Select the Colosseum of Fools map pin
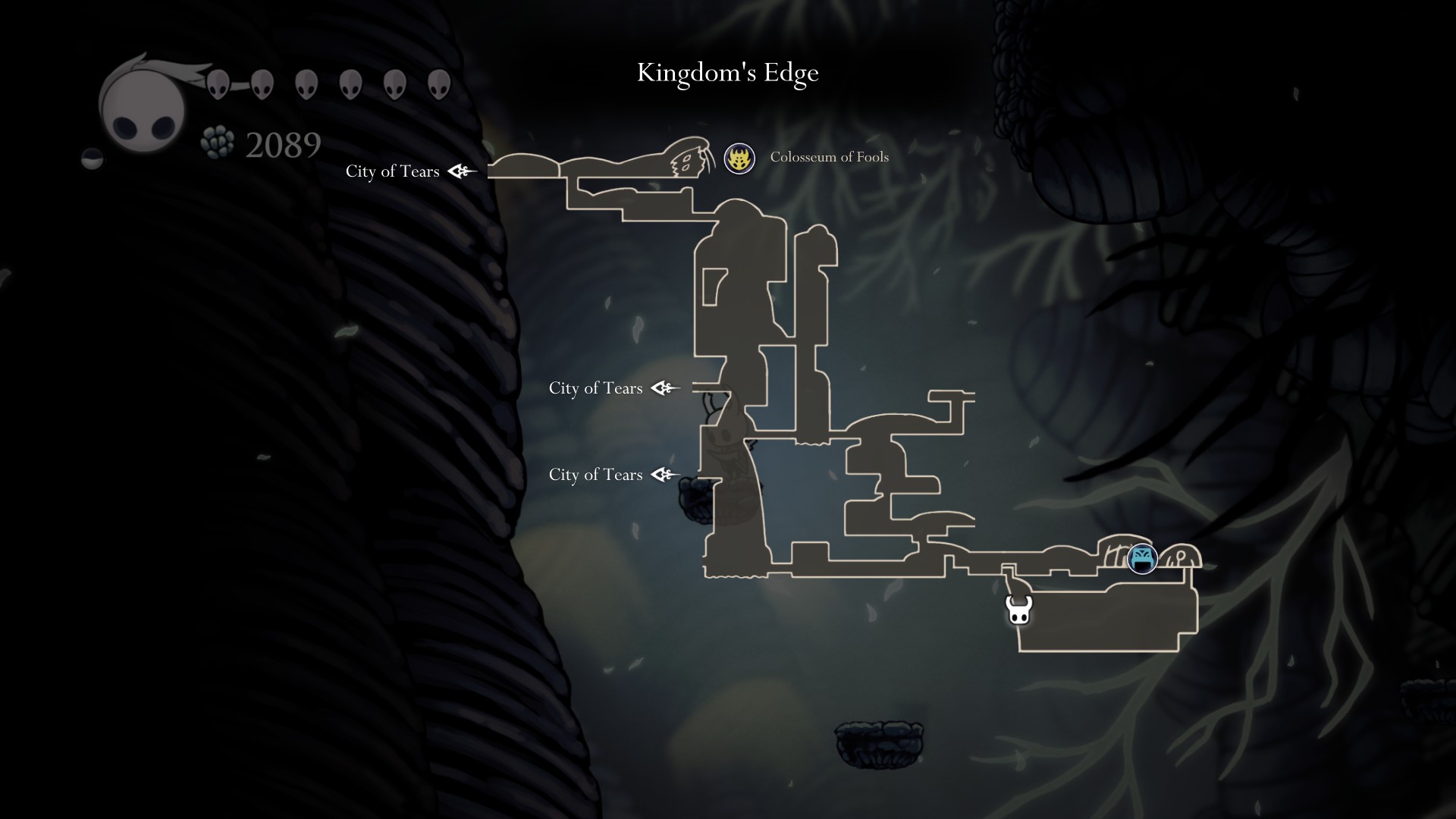The image size is (1456, 819). [x=739, y=158]
